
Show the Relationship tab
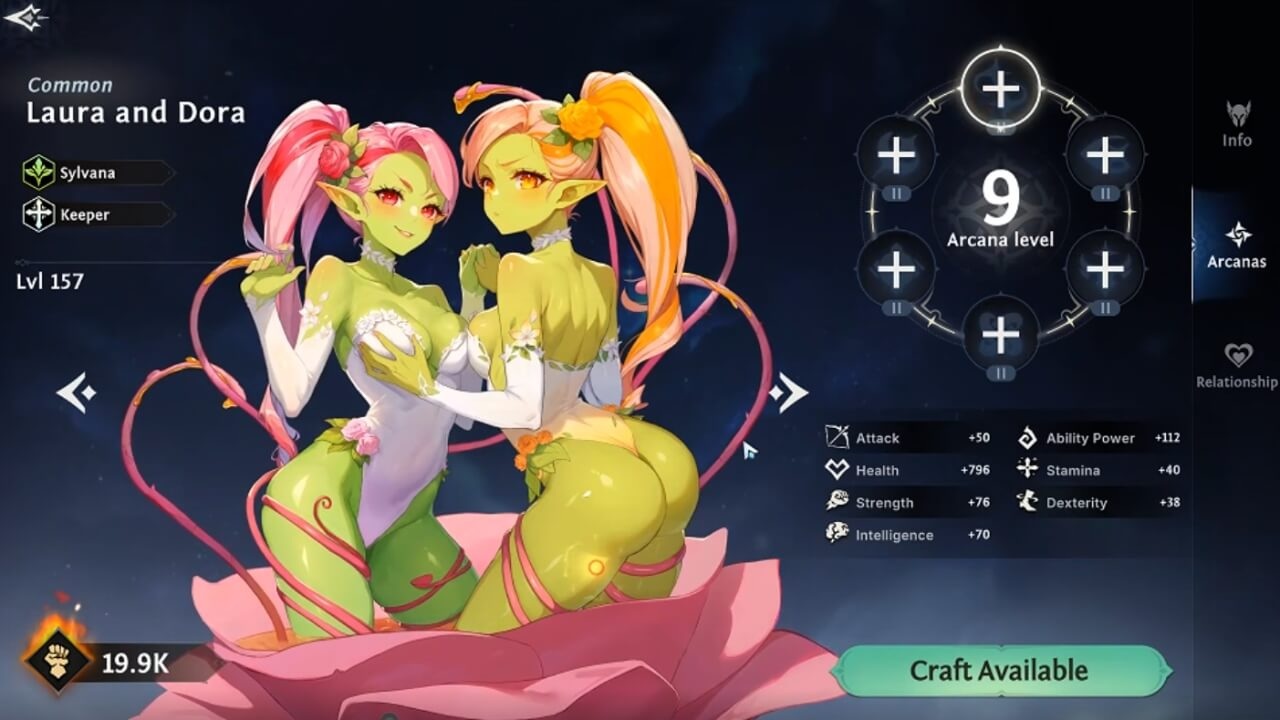coord(1237,365)
